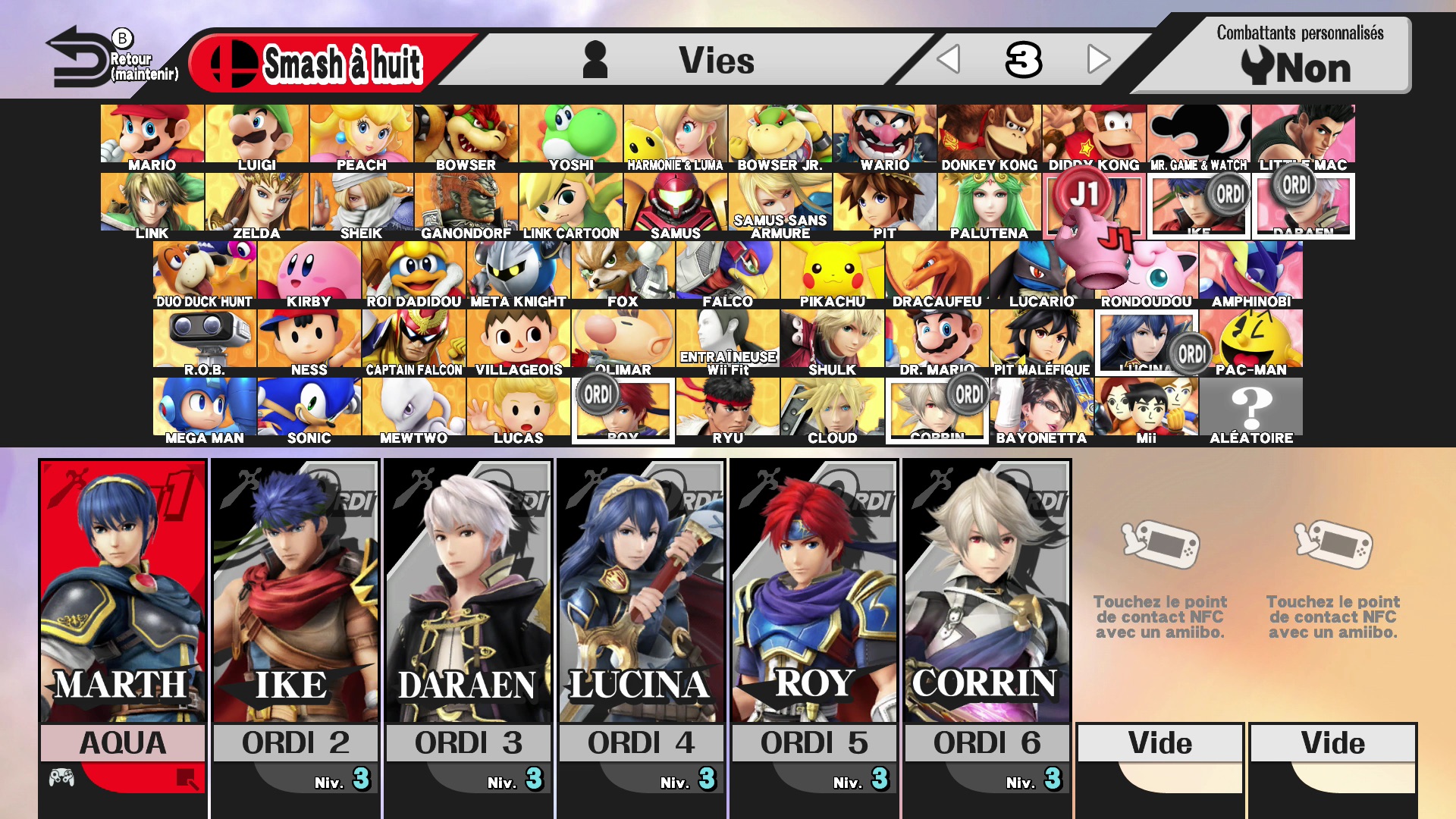Decrease lives with the left arrow
Image resolution: width=1456 pixels, height=819 pixels.
[949, 59]
